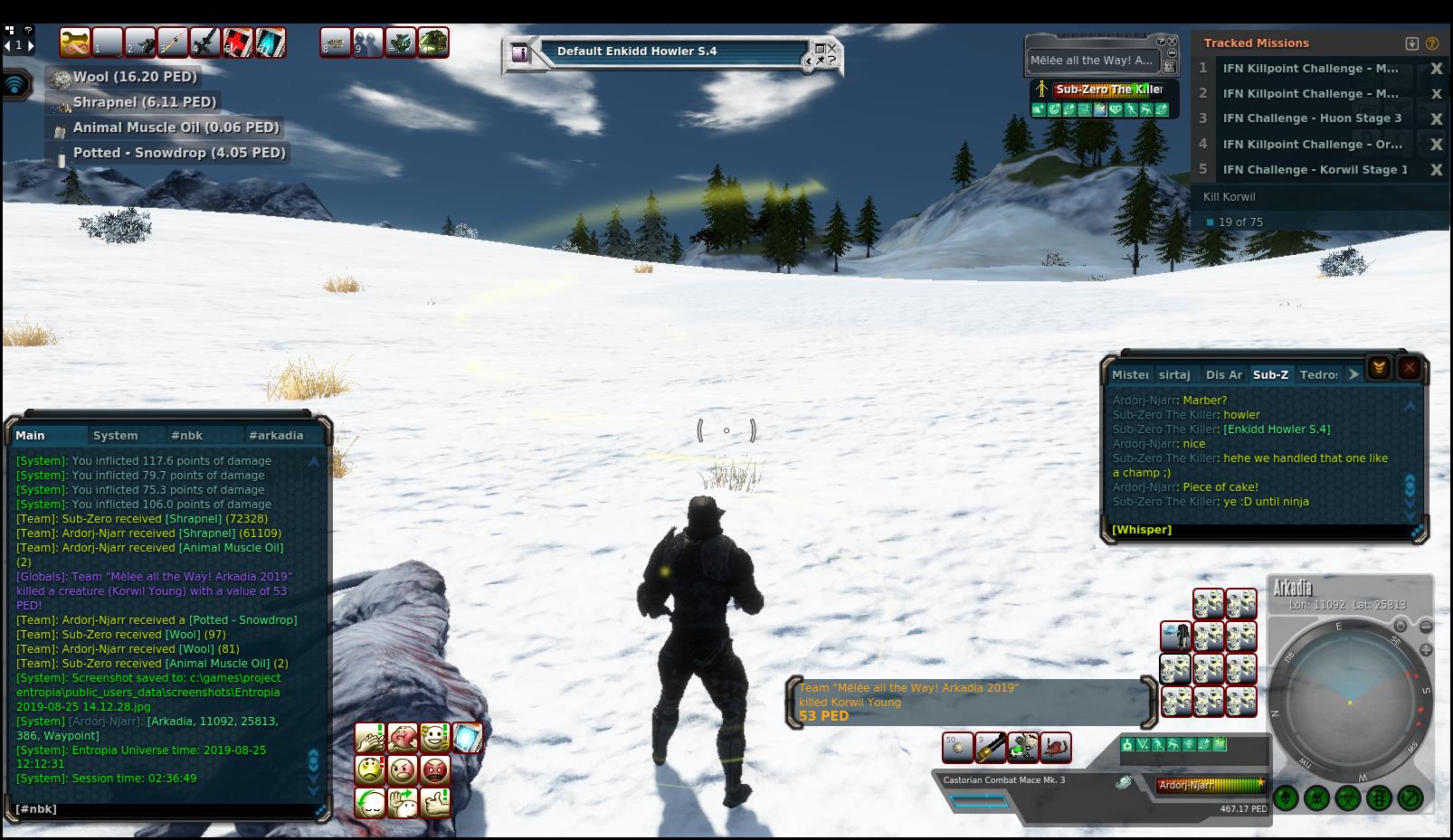This screenshot has width=1453, height=840.
Task: Open the sirtaj whisper tab
Action: [1174, 374]
